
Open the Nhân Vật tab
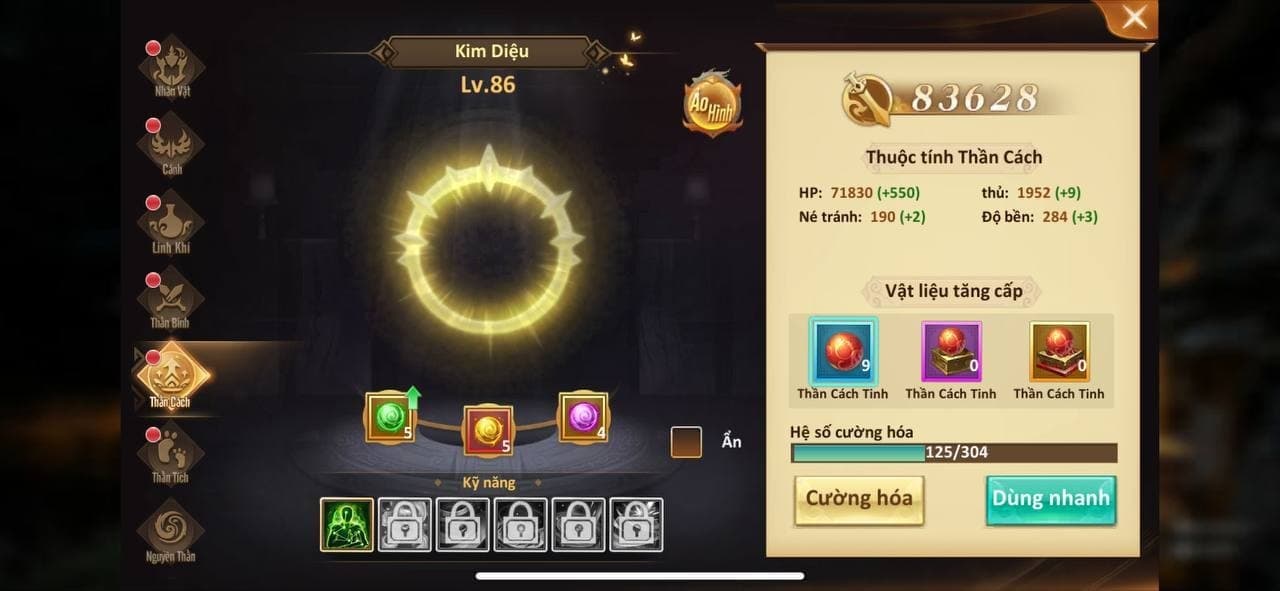[171, 68]
